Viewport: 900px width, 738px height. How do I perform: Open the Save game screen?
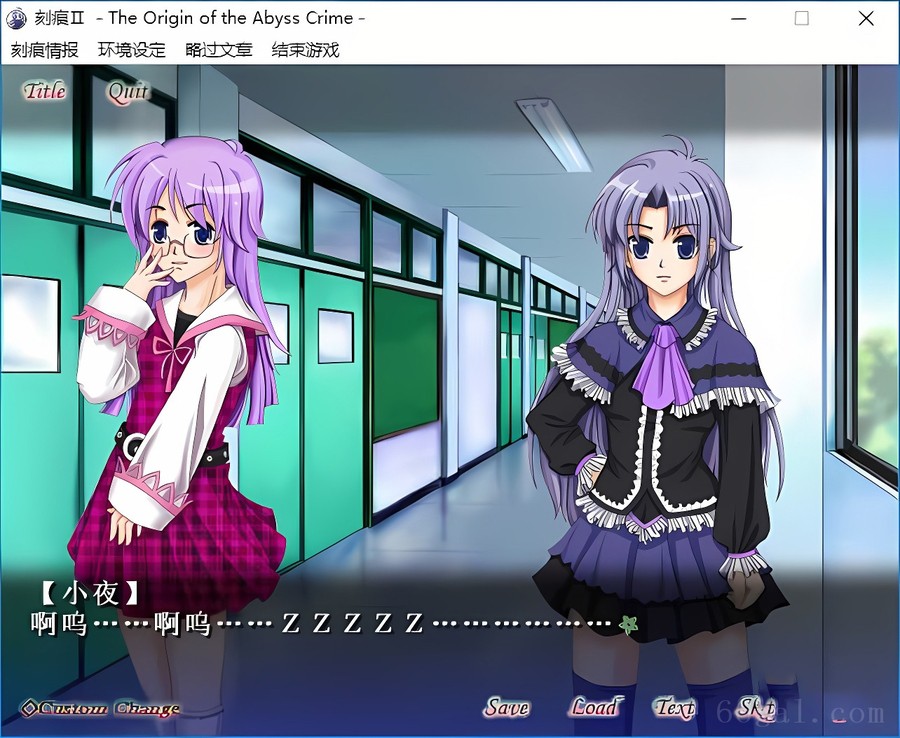coord(507,708)
